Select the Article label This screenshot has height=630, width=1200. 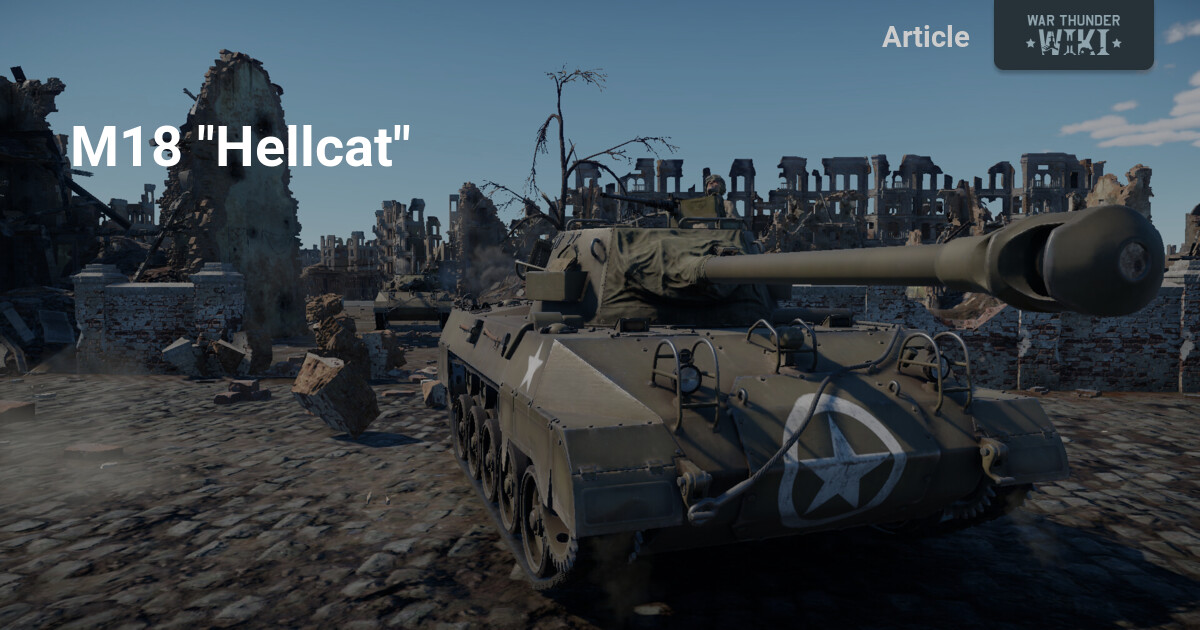925,37
